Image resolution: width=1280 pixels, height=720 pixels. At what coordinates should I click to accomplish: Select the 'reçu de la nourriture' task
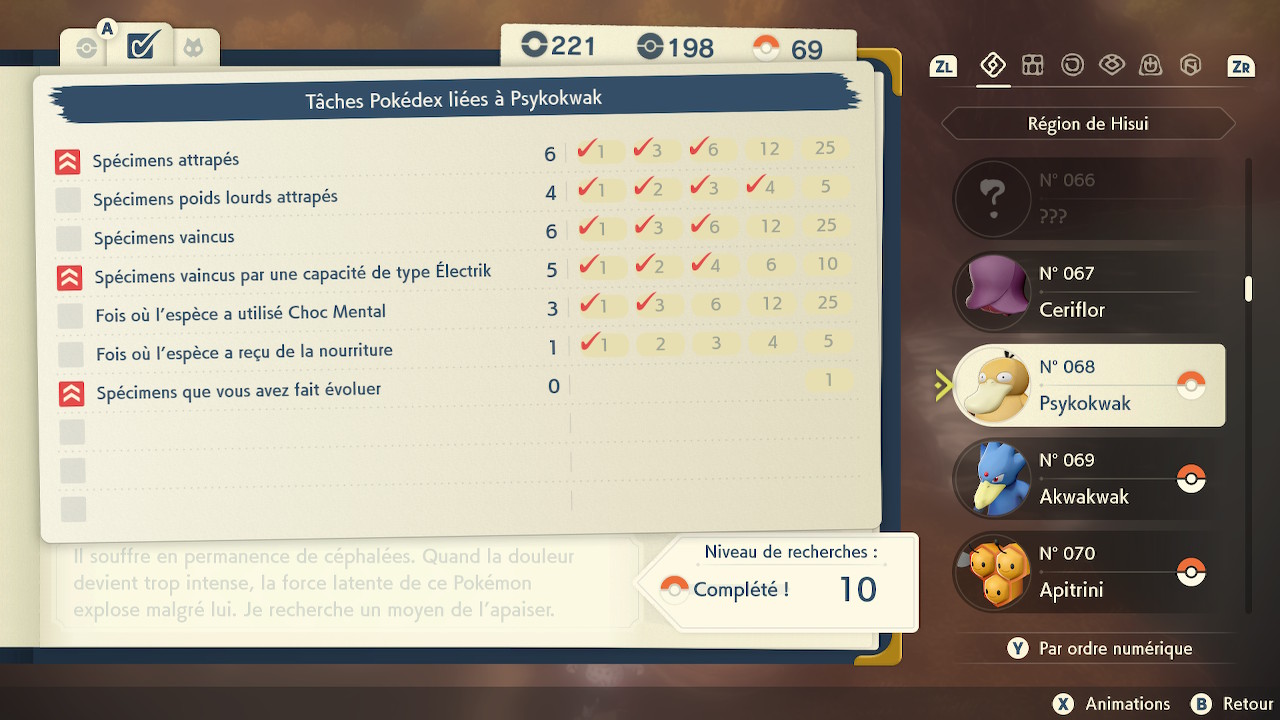pyautogui.click(x=244, y=352)
